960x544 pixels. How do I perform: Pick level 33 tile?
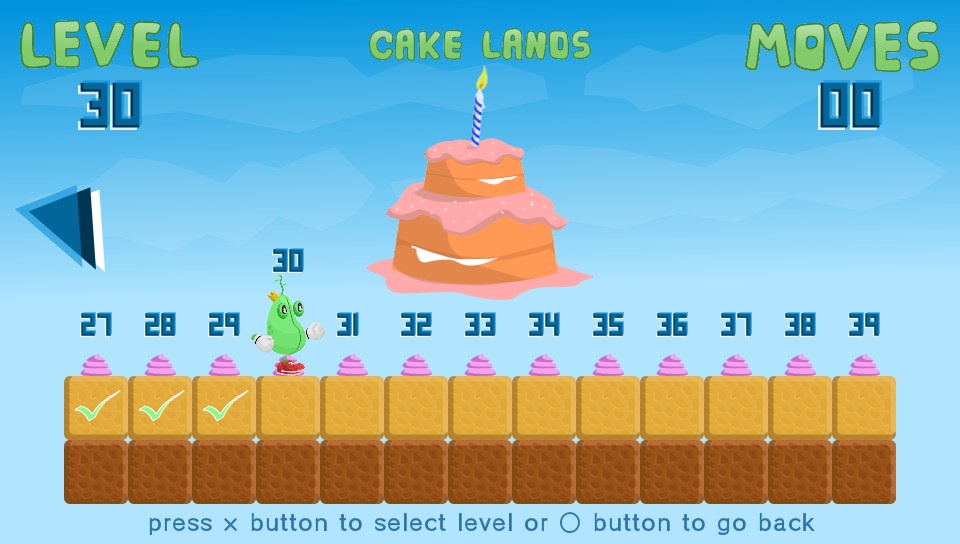pos(480,407)
